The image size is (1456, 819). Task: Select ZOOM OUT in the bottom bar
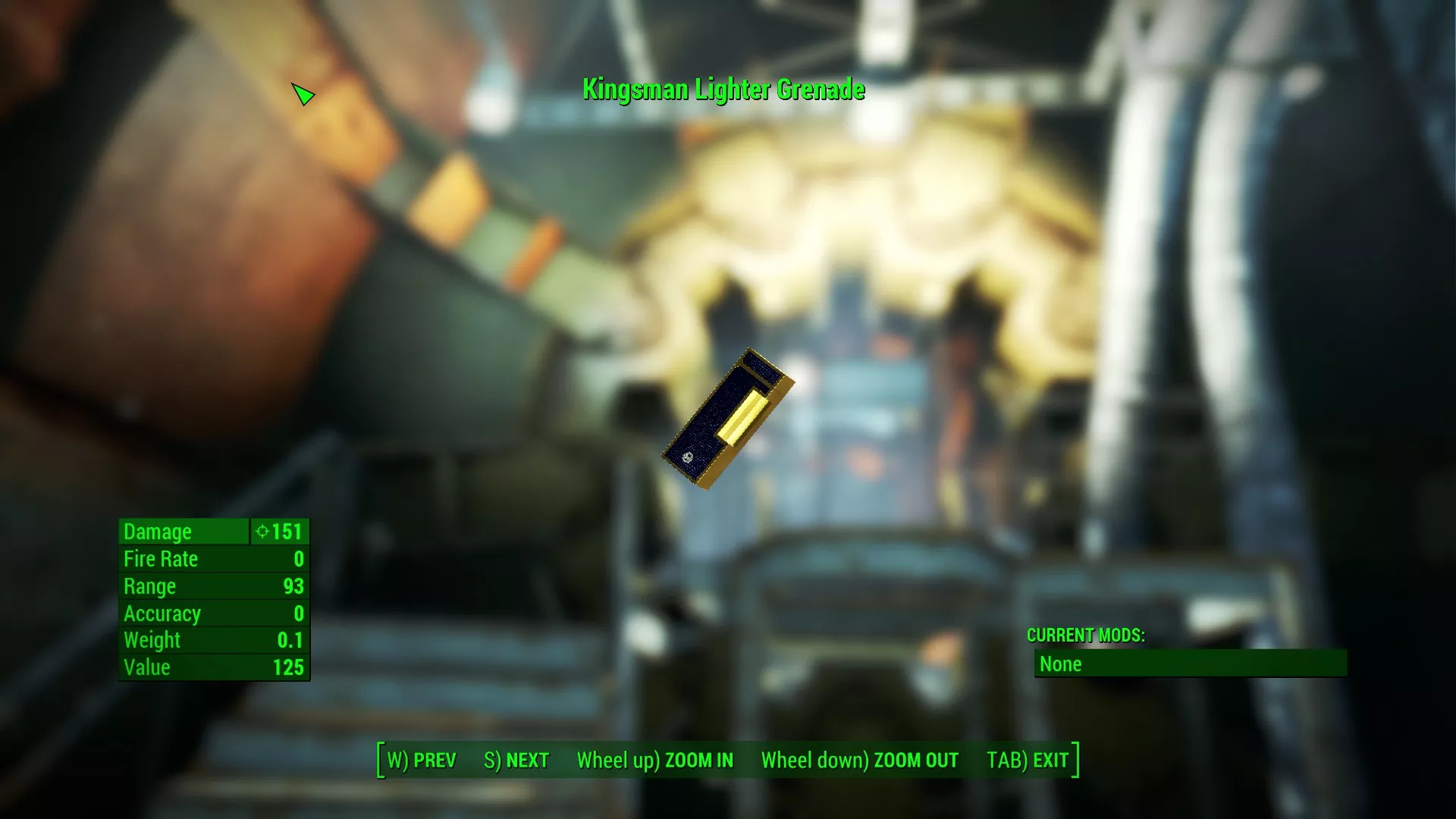coord(859,760)
